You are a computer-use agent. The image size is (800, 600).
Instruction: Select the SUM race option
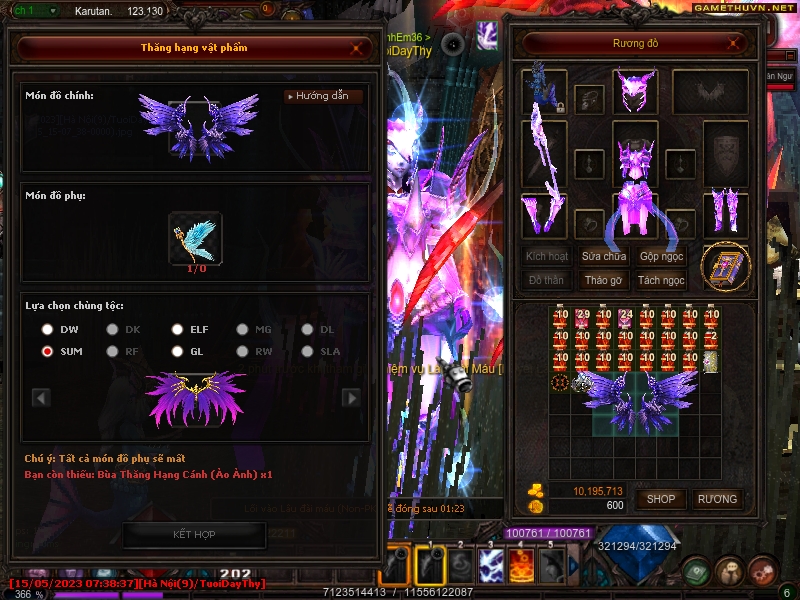[x=47, y=351]
